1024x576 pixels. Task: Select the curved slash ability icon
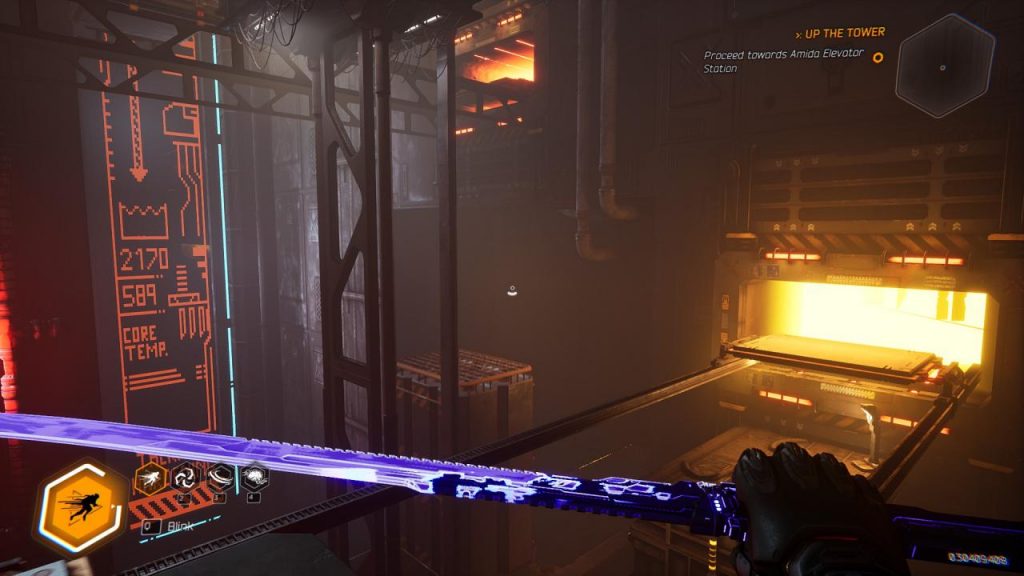tap(219, 478)
